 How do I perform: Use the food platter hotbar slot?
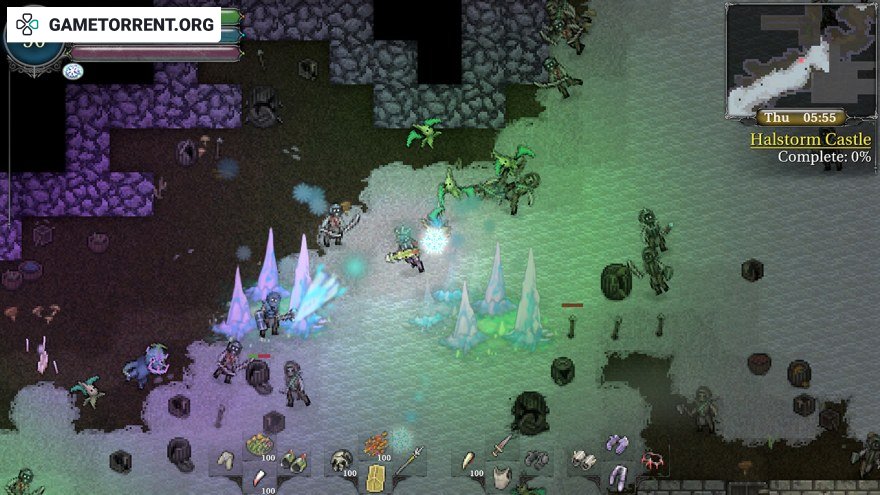(260, 445)
